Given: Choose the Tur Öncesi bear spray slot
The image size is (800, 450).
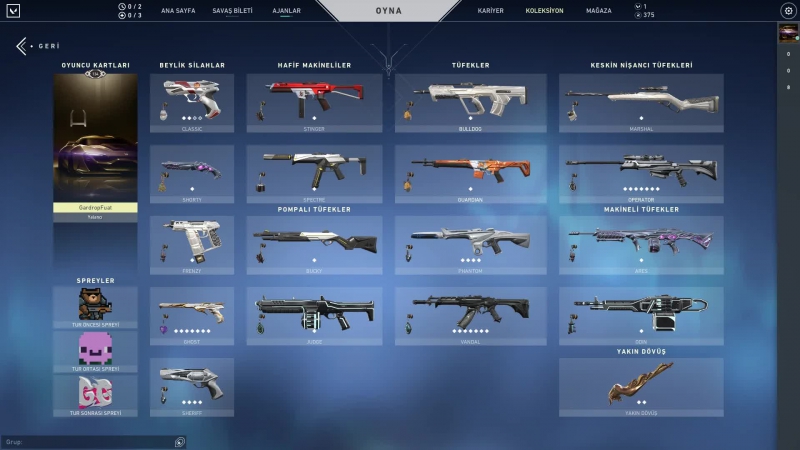Looking at the screenshot, I should [x=95, y=306].
